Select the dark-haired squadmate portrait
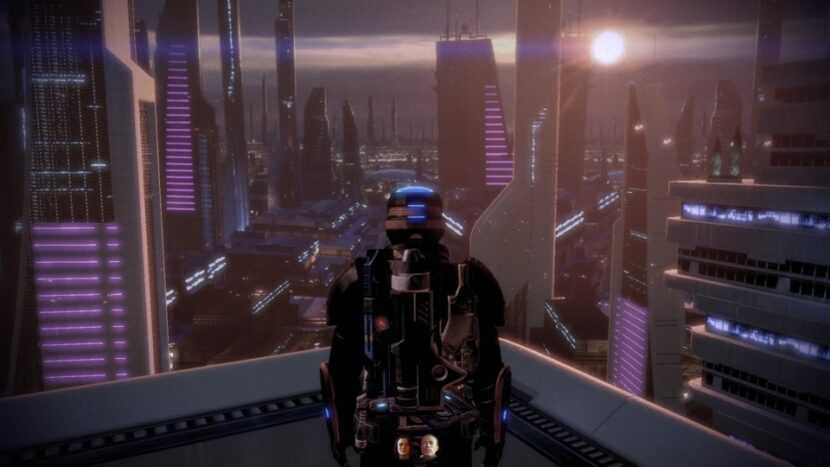This screenshot has width=830, height=467. [404, 447]
